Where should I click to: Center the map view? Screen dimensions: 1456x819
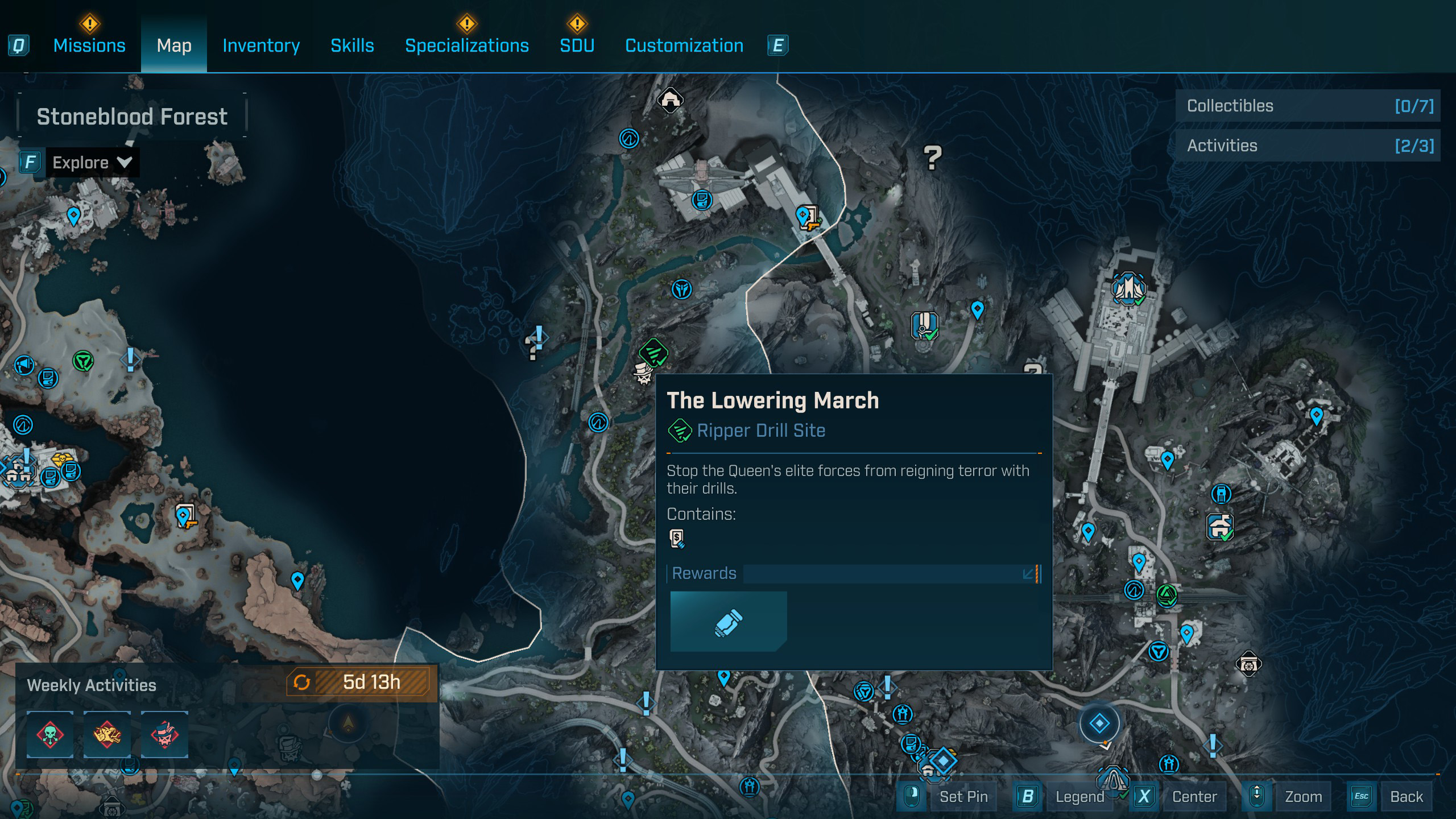[1194, 796]
